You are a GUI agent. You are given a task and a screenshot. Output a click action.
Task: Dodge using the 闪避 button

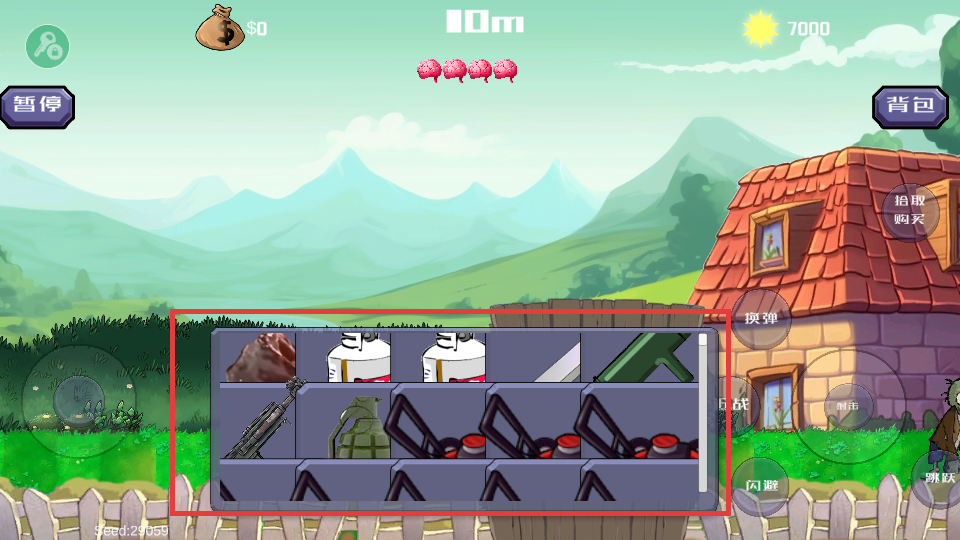(762, 486)
